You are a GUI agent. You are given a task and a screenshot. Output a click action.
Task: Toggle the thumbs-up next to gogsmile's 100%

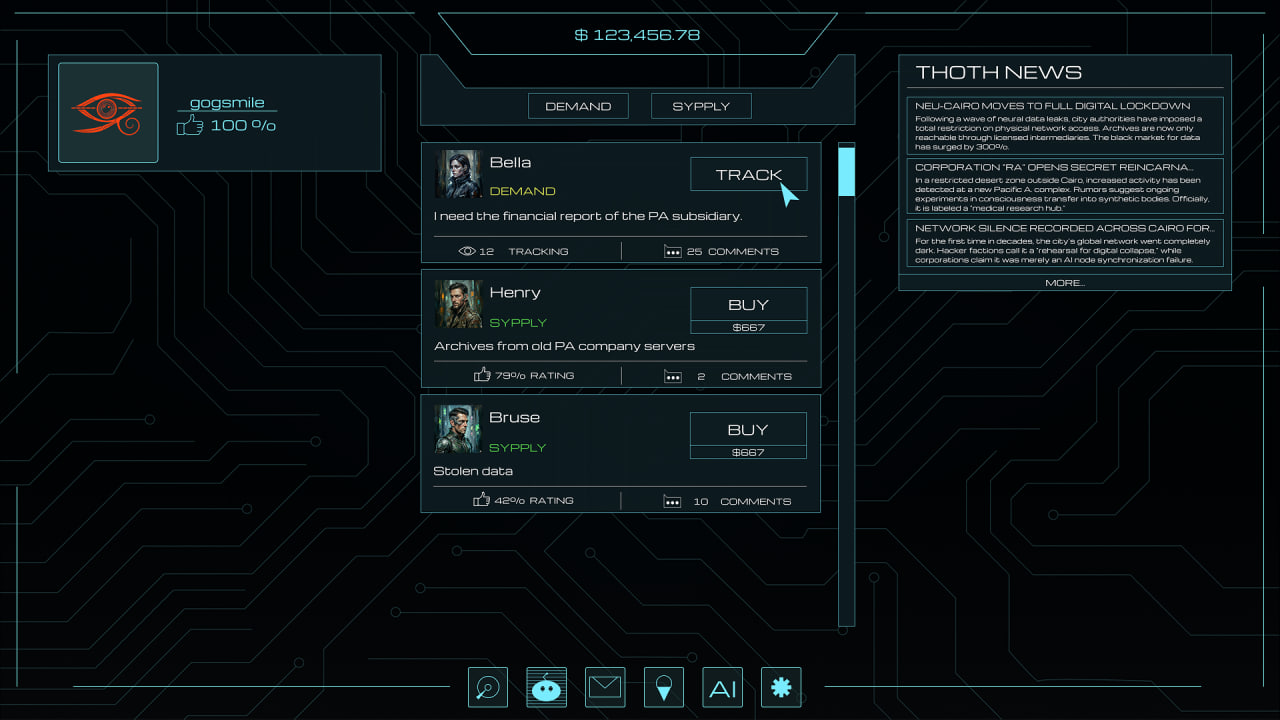pyautogui.click(x=190, y=125)
